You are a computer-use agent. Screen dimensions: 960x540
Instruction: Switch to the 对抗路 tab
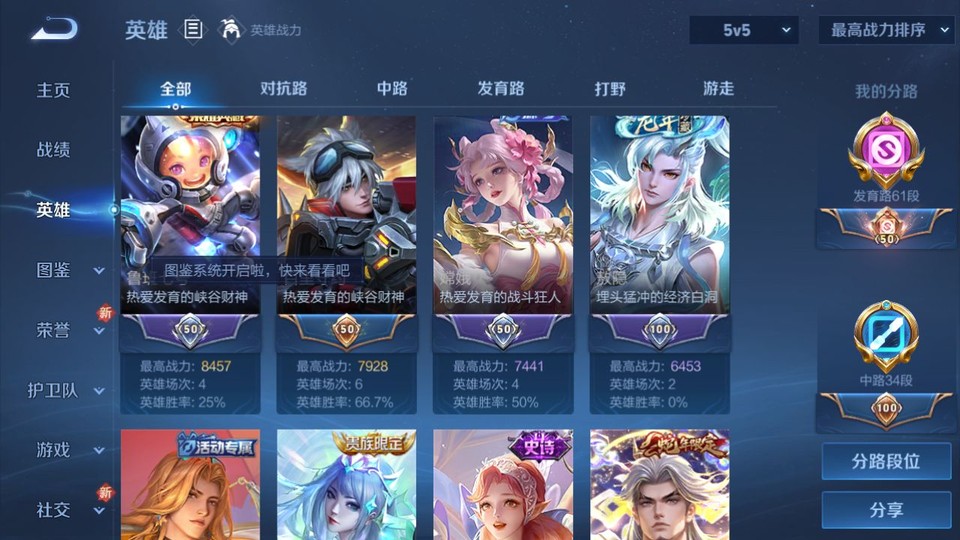pos(283,88)
